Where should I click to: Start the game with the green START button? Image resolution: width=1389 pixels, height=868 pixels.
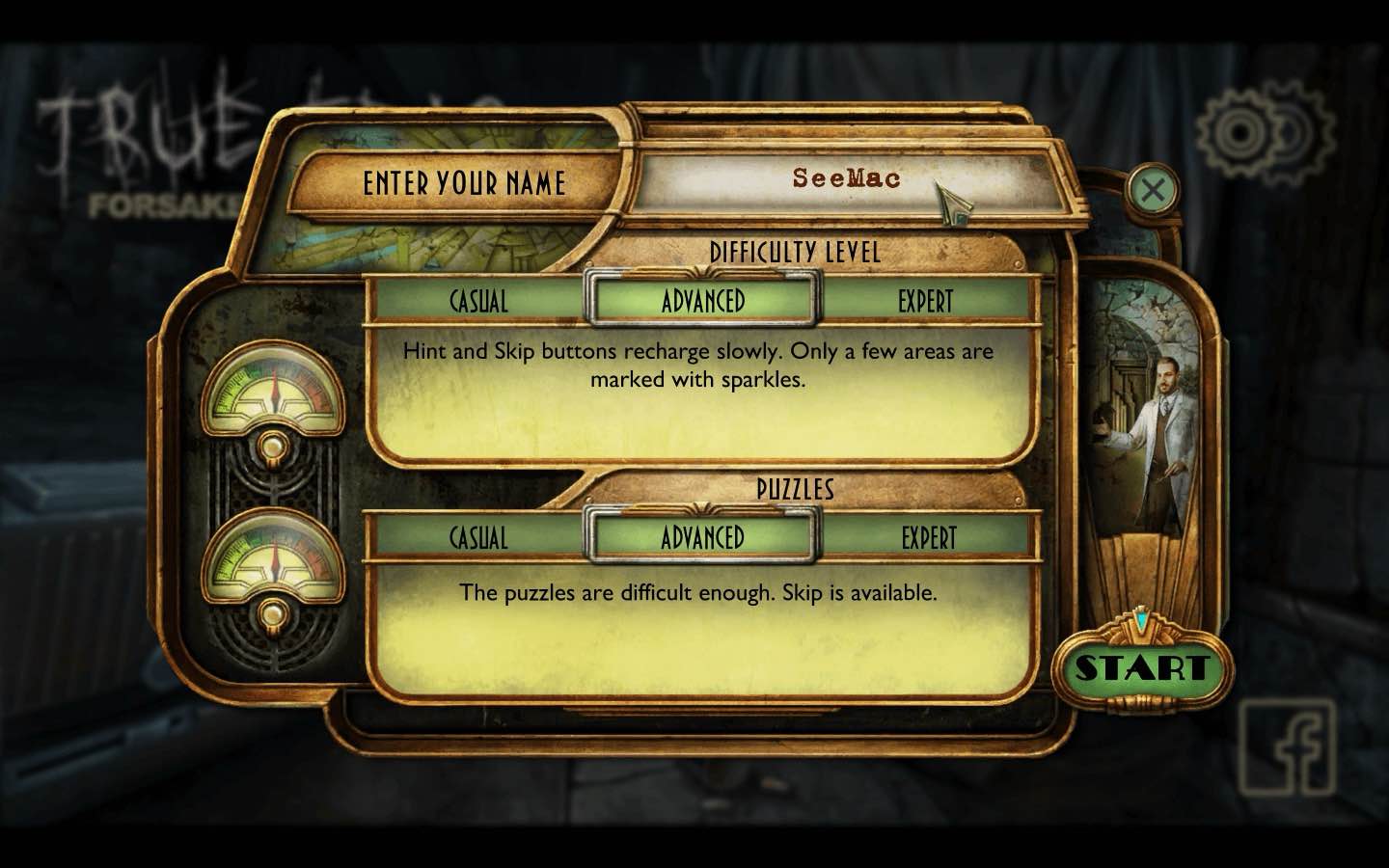(1142, 667)
